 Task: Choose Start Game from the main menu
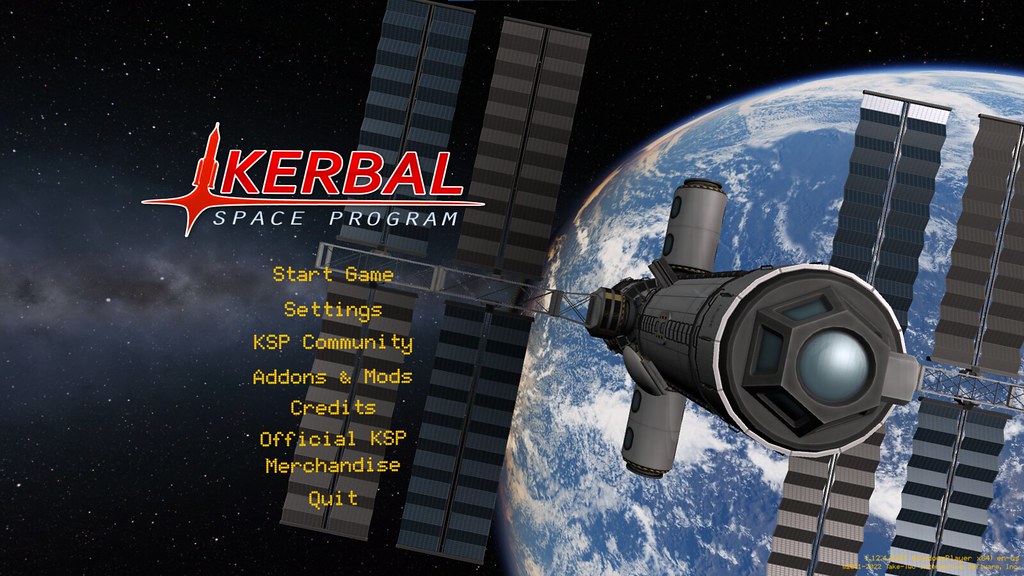pyautogui.click(x=333, y=274)
